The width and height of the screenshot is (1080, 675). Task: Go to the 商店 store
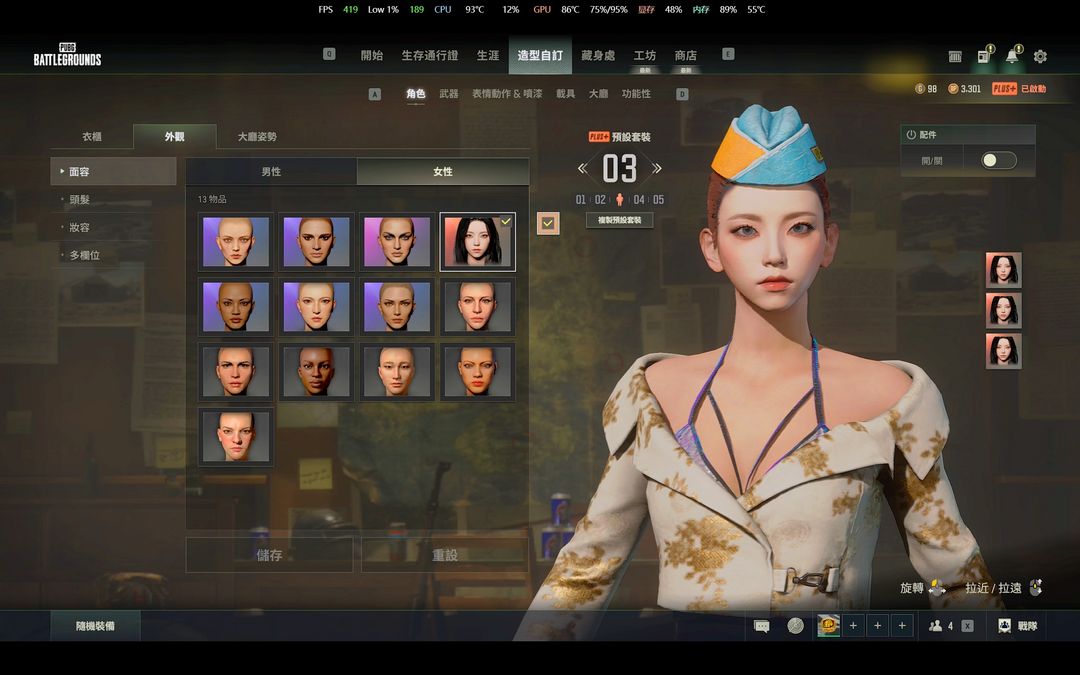(x=685, y=56)
